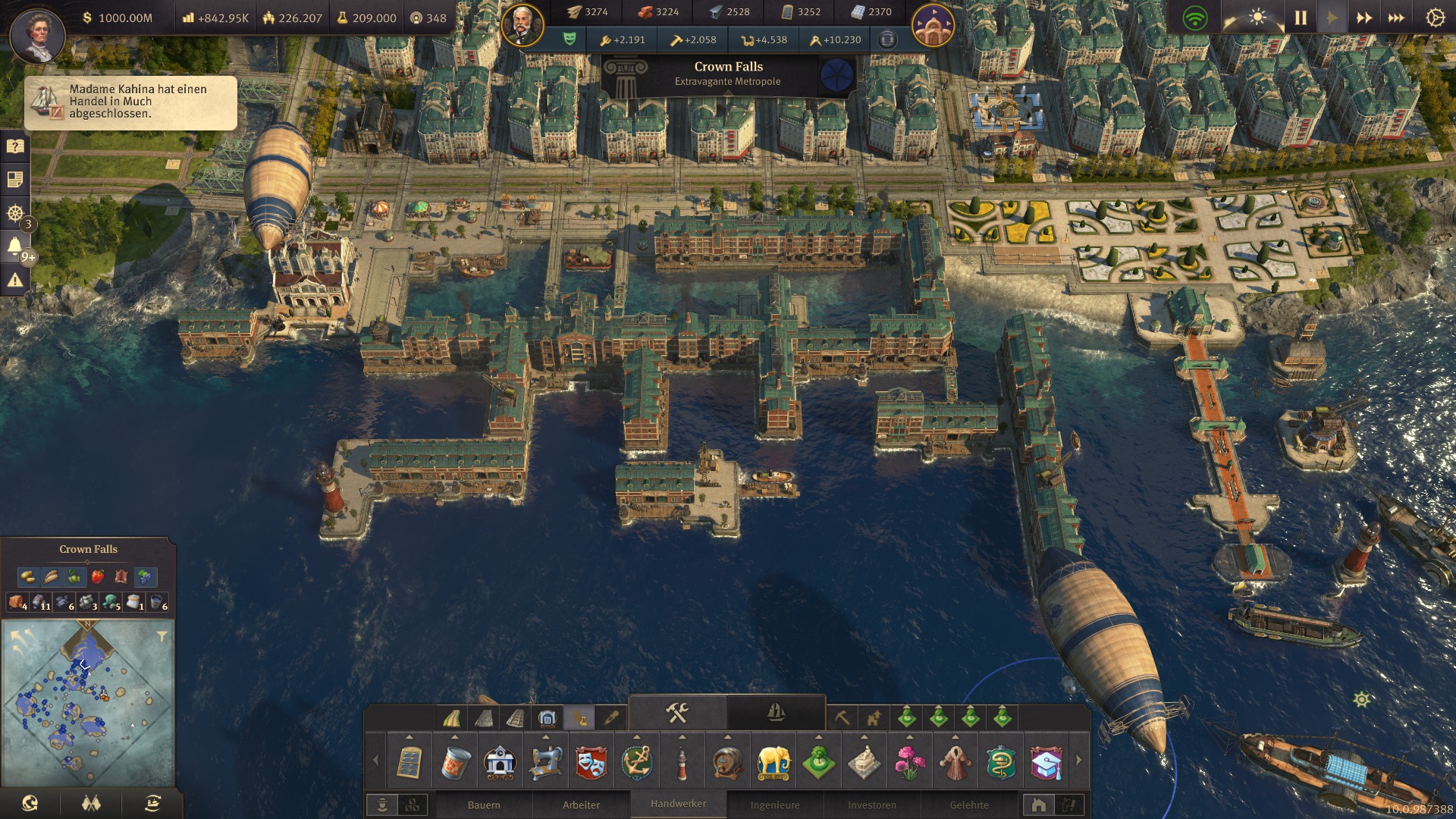
Task: Show the Gelehrte building category
Action: pyautogui.click(x=969, y=805)
